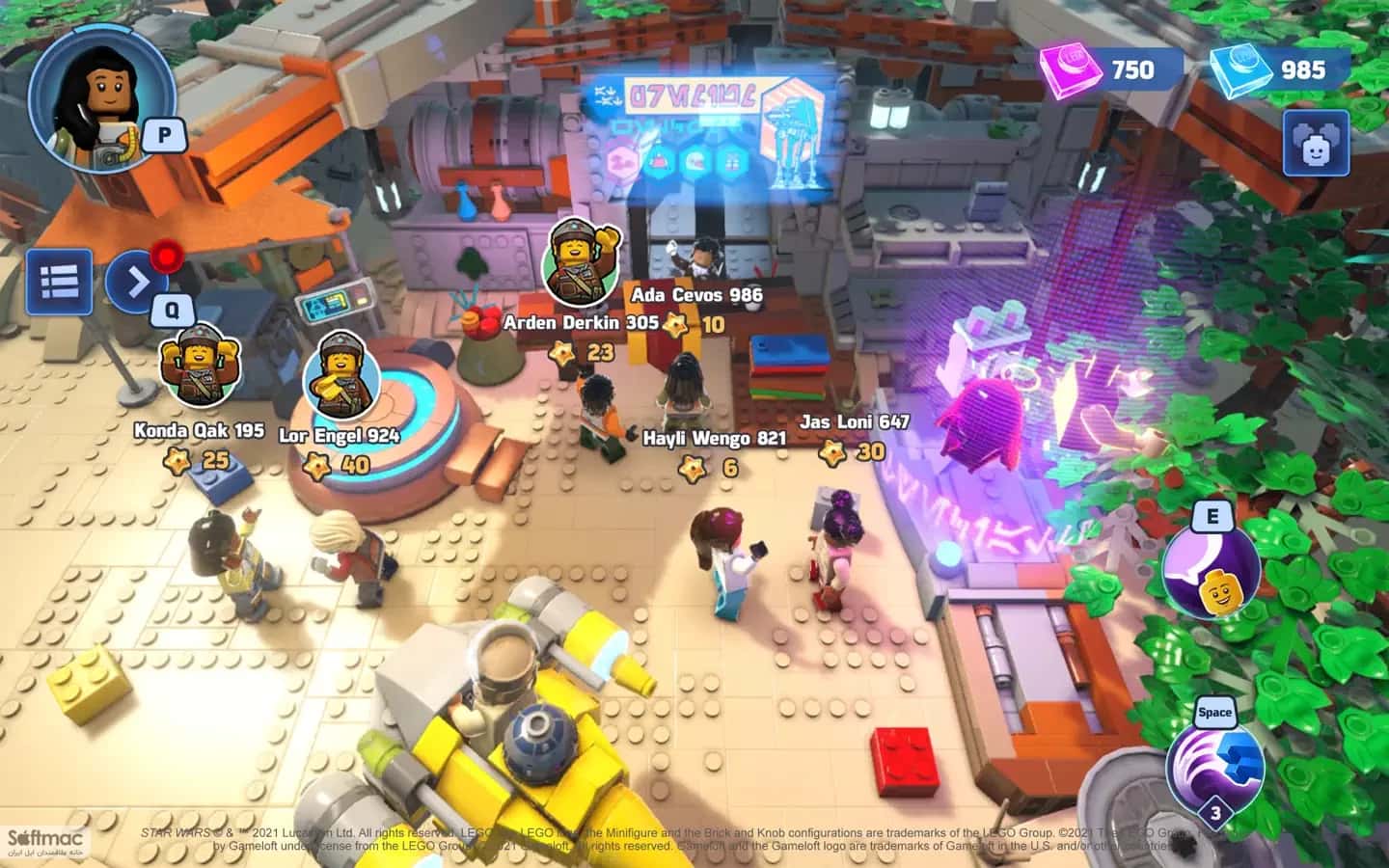1389x868 pixels.
Task: Click the Ada Cevos 986 name label
Action: [695, 296]
